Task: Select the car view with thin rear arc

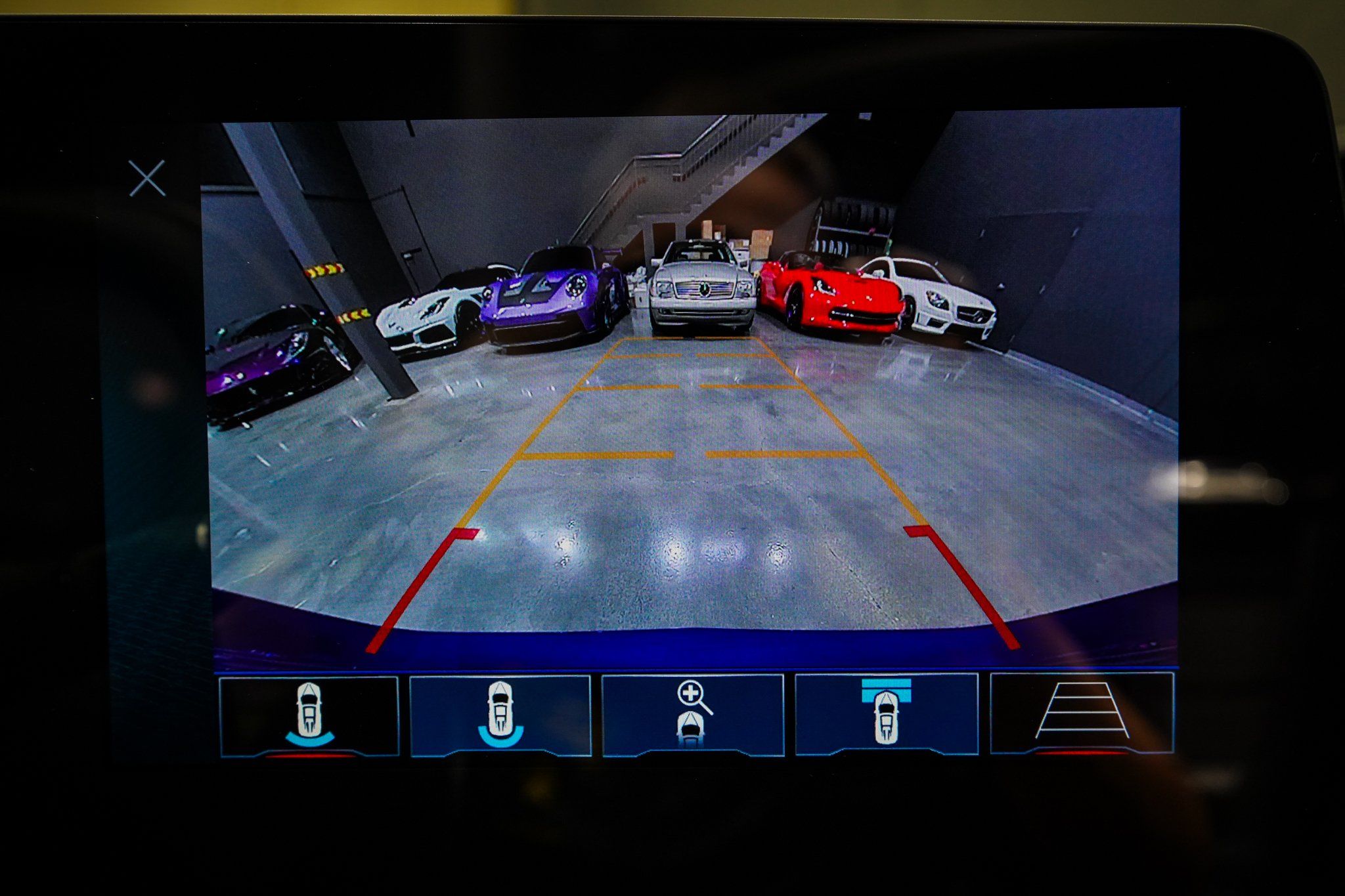Action: tap(309, 716)
